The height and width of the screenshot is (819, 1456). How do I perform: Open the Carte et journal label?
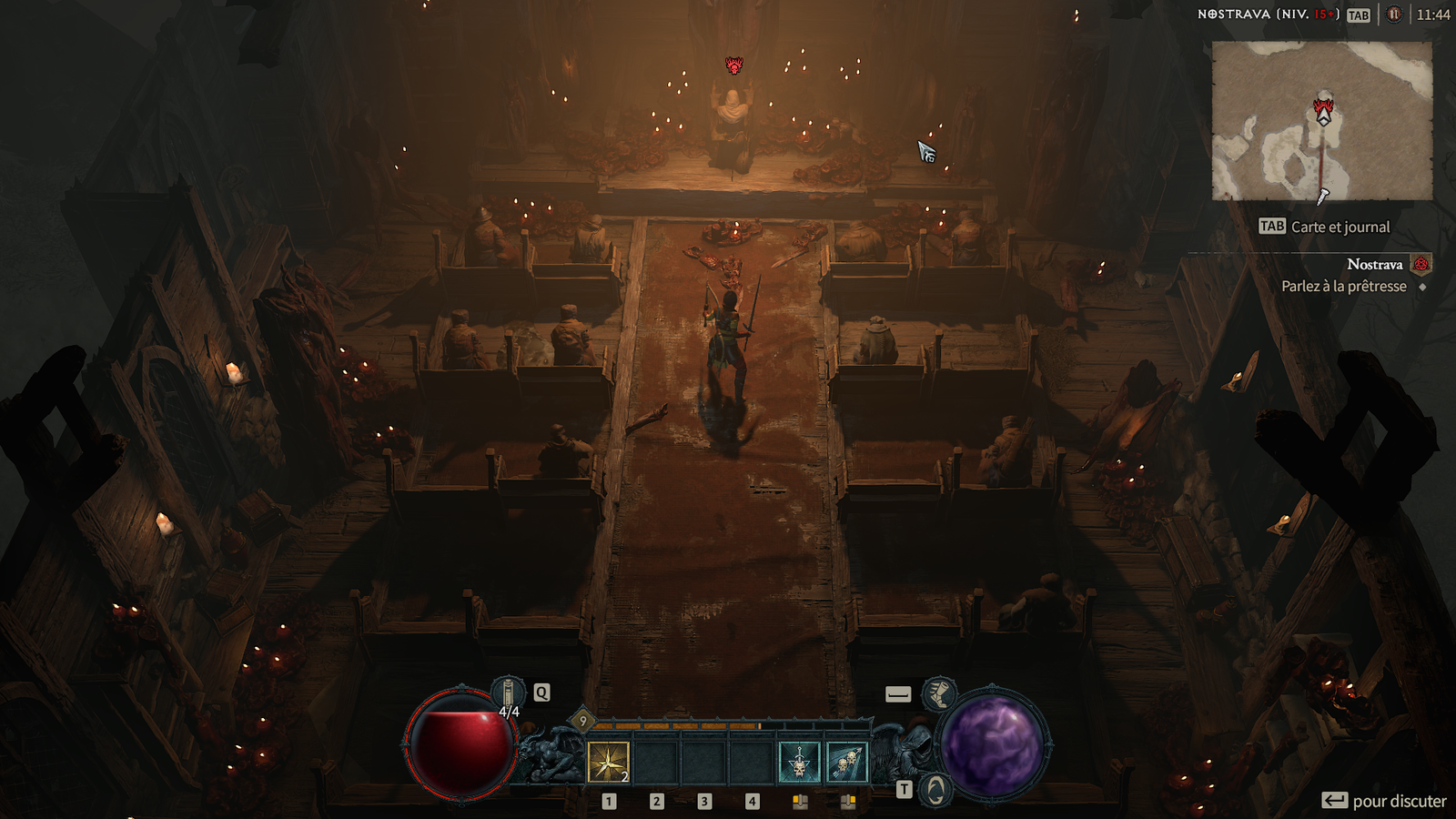1340,227
